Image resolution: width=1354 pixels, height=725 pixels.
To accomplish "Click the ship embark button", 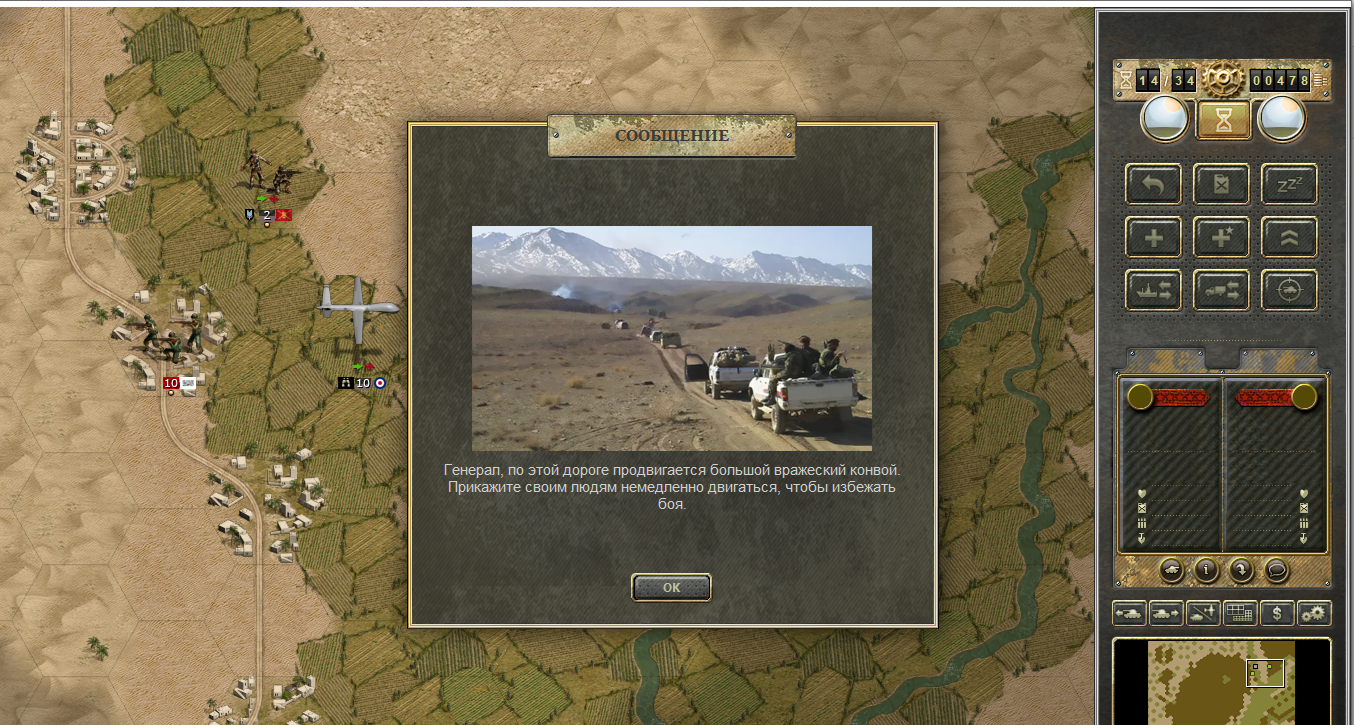I will click(1153, 290).
